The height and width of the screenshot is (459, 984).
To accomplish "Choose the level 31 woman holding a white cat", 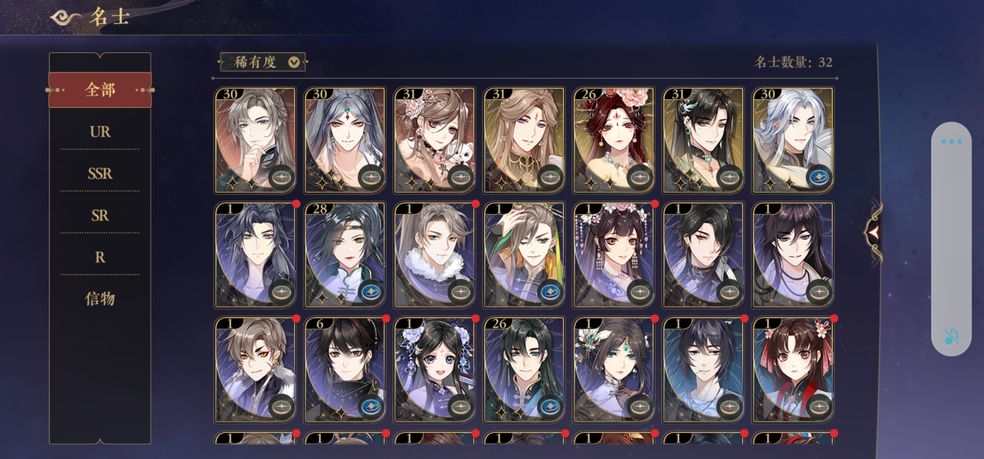I will [x=434, y=140].
